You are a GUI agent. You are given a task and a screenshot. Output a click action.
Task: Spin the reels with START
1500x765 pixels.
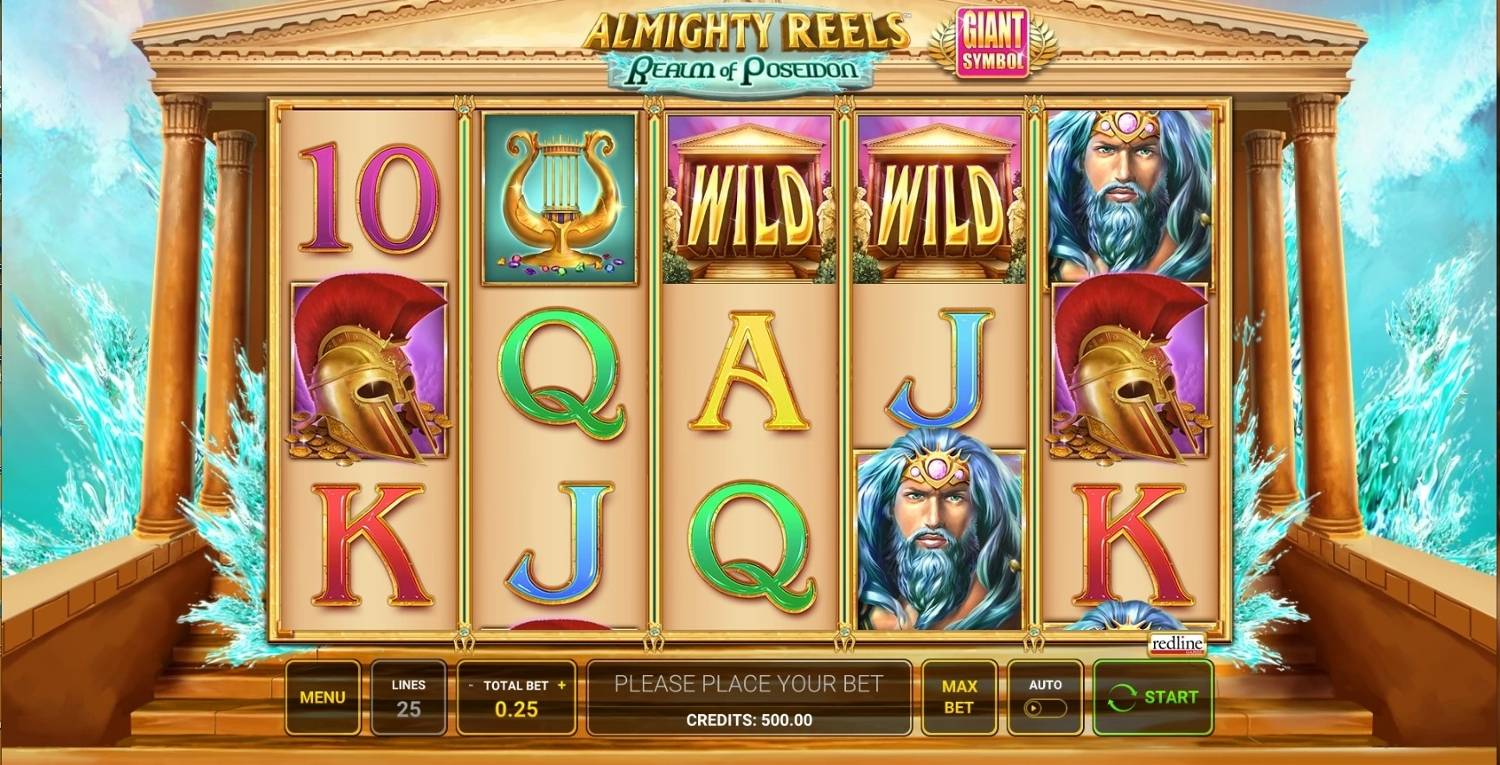(1152, 697)
